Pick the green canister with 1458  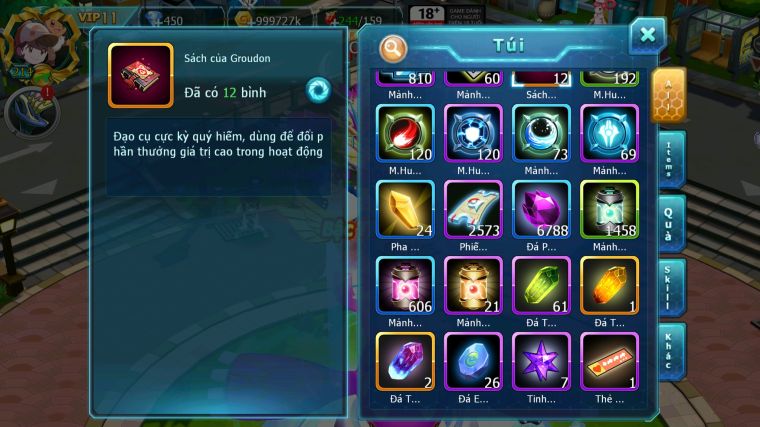609,210
